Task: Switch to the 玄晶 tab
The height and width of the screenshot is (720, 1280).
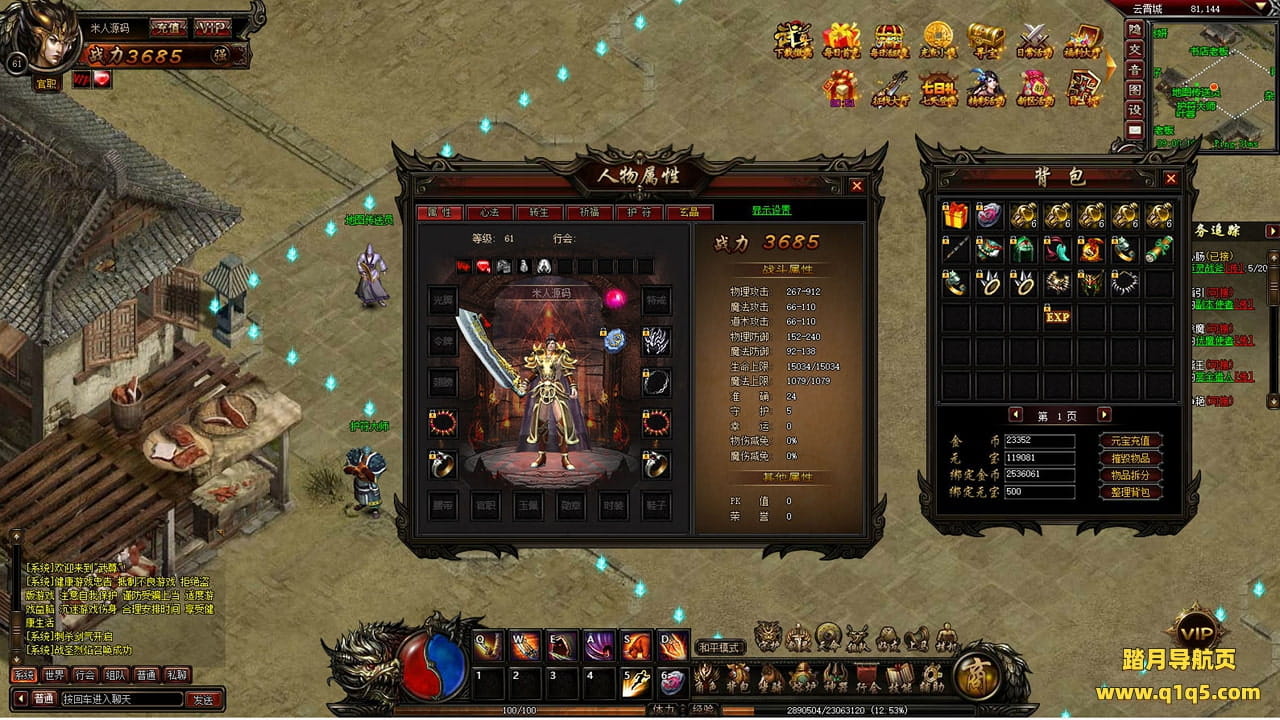Action: pos(689,212)
